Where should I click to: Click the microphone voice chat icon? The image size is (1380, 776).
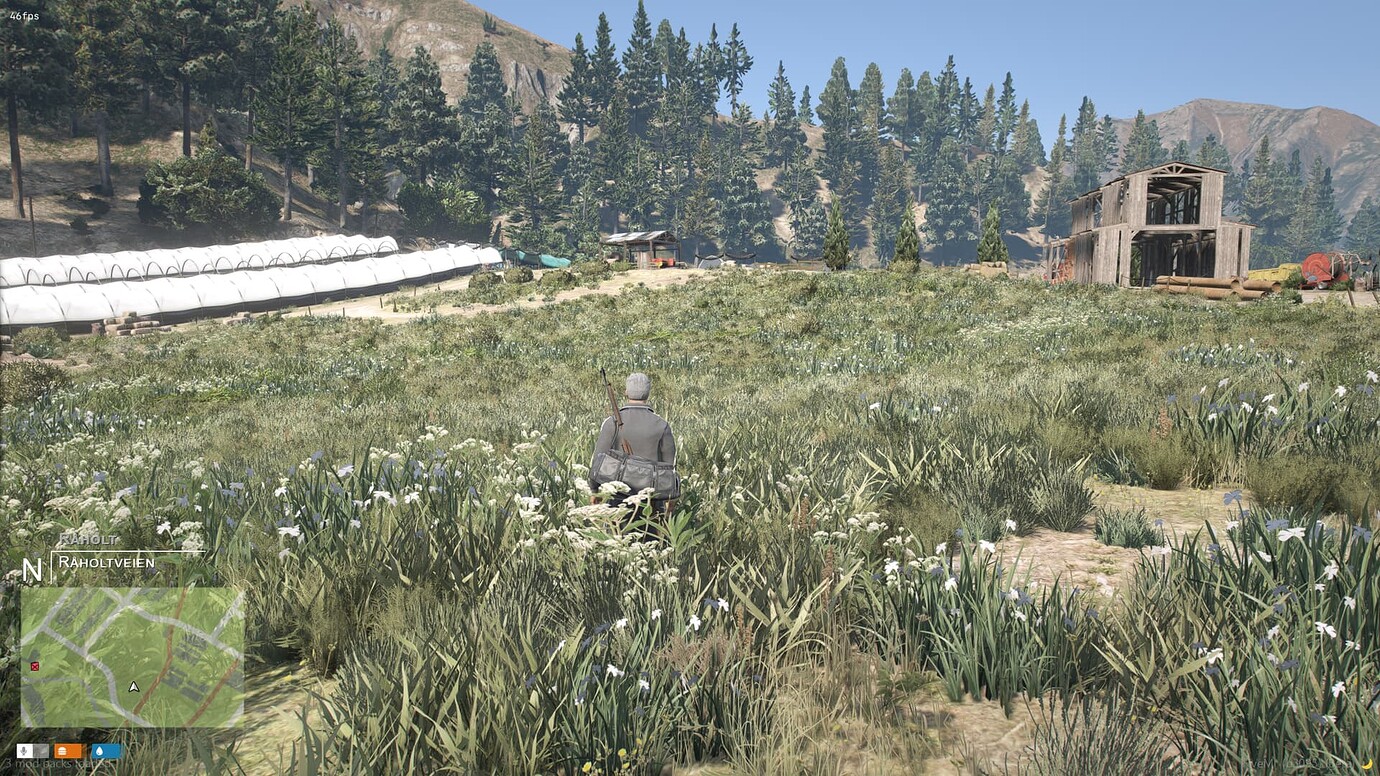pos(24,750)
